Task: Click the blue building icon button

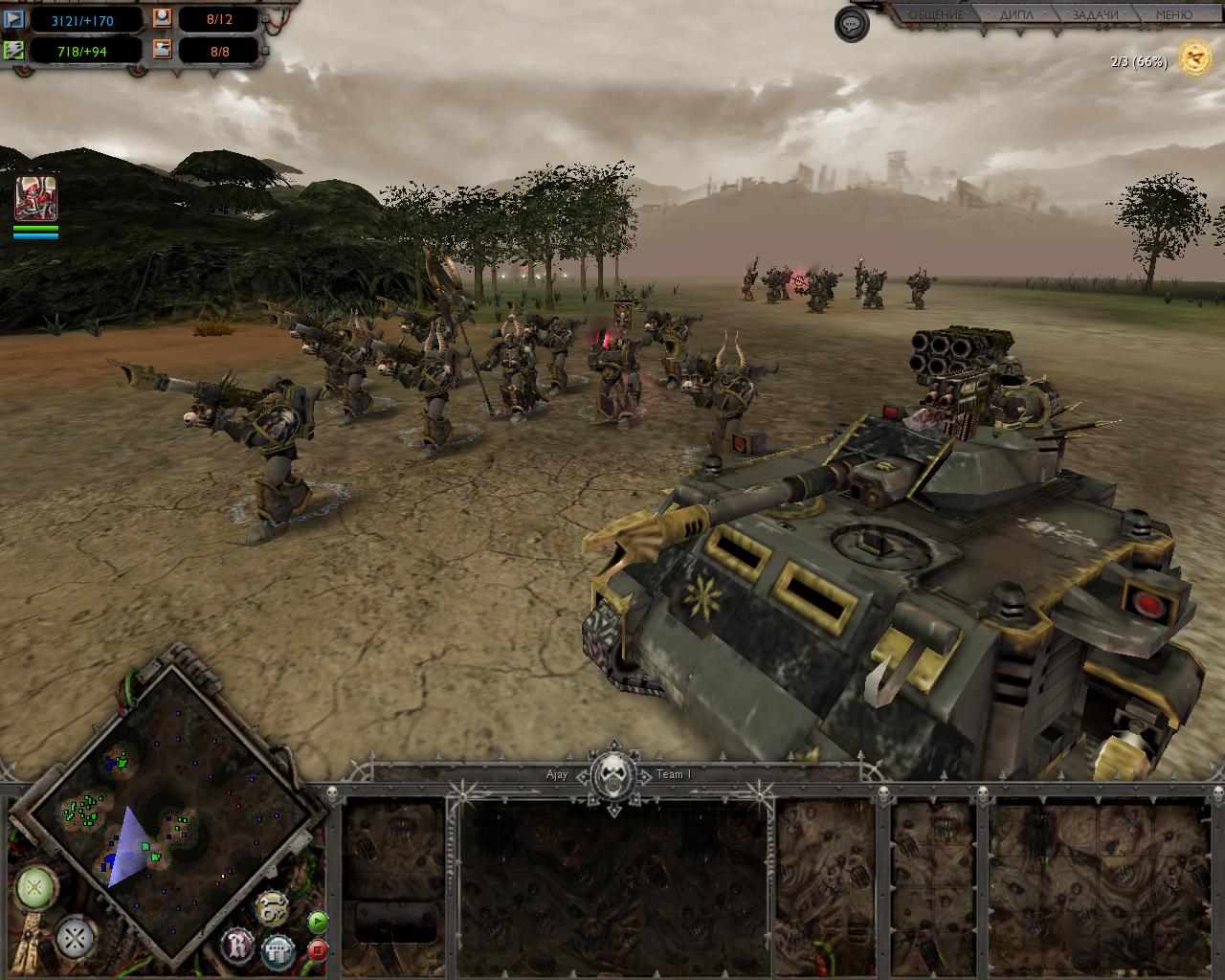Action: pos(278,950)
